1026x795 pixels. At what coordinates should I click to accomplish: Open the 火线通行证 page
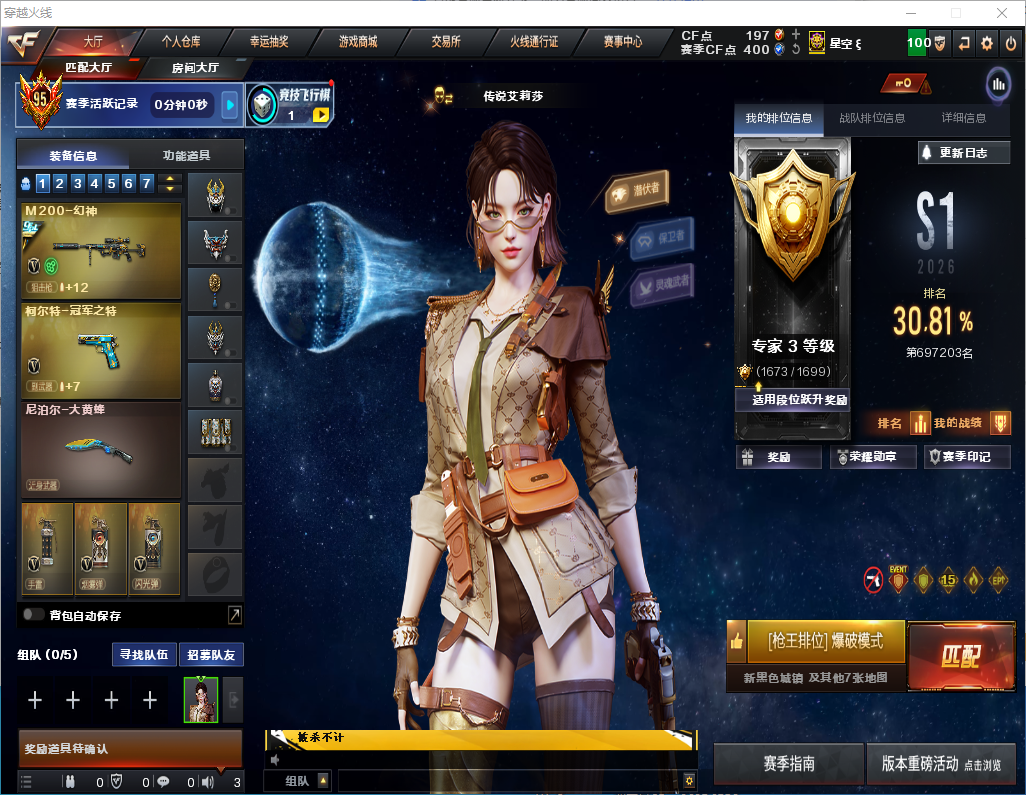[x=534, y=42]
